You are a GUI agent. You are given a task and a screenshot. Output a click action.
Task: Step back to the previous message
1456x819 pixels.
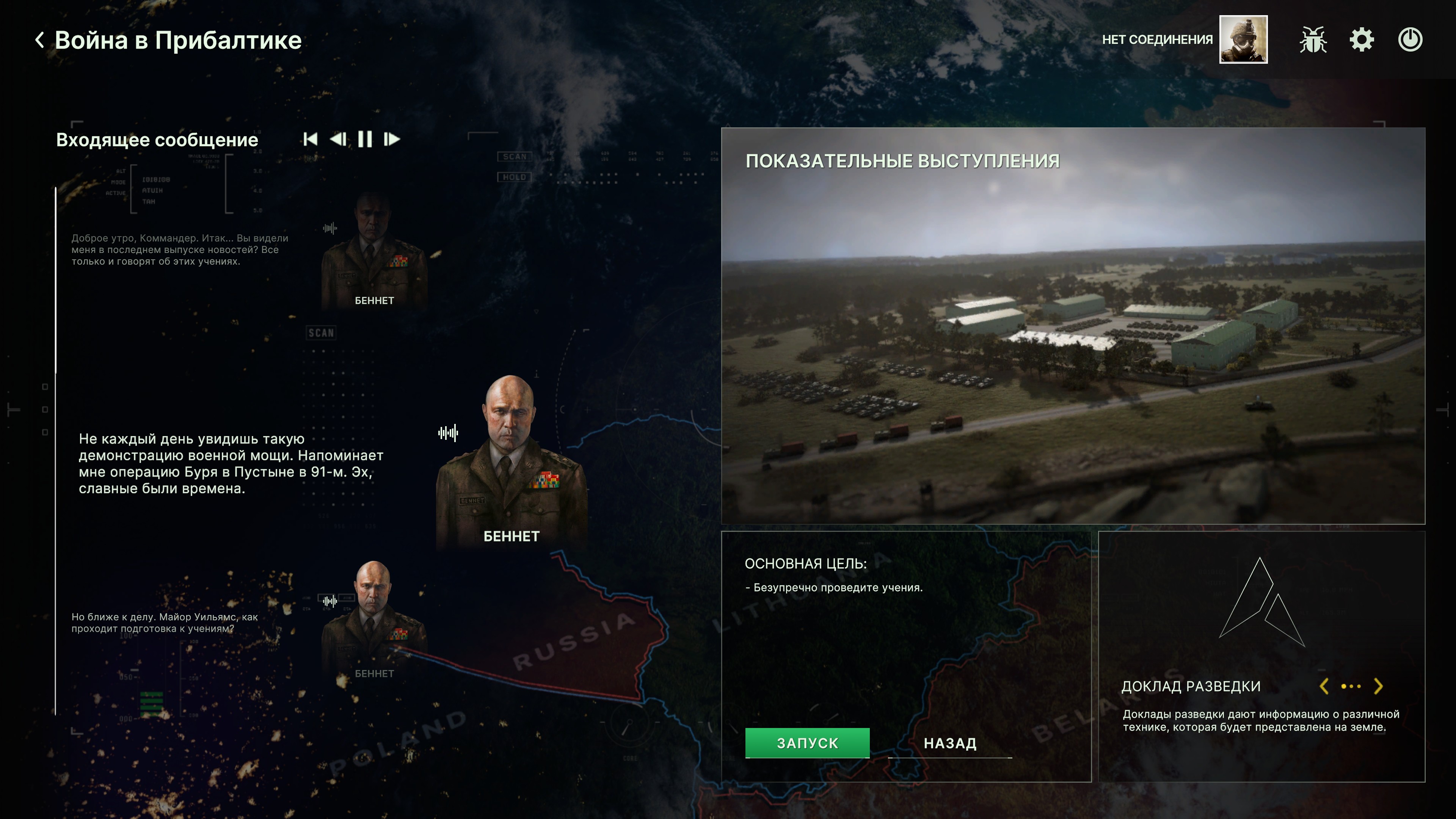tap(338, 139)
